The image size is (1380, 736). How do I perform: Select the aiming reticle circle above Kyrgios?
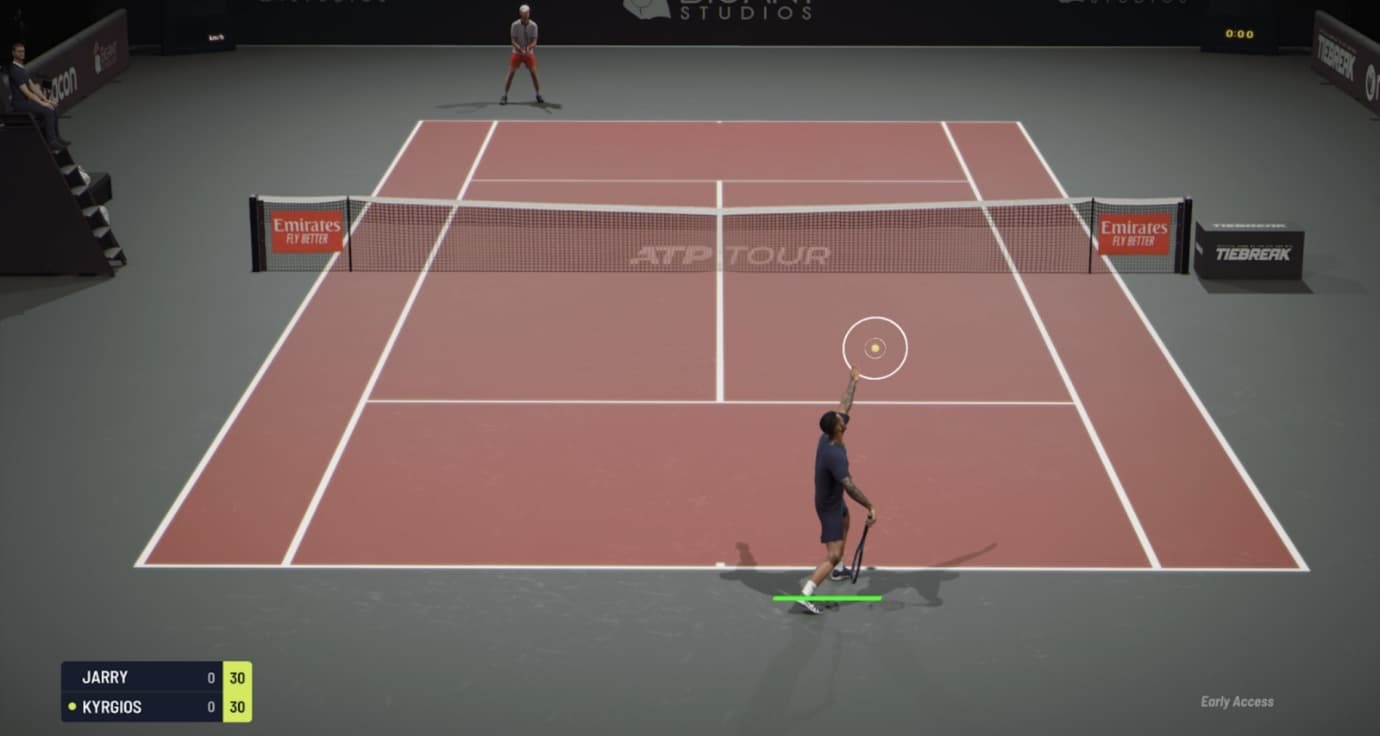[x=874, y=346]
